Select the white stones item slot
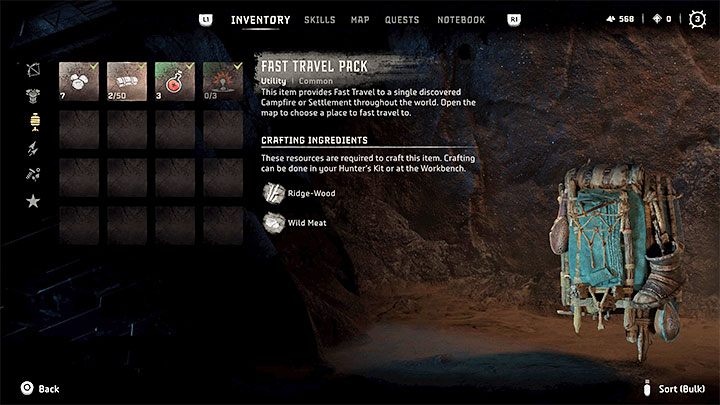Screen dimensions: 720x405 [x=79, y=81]
